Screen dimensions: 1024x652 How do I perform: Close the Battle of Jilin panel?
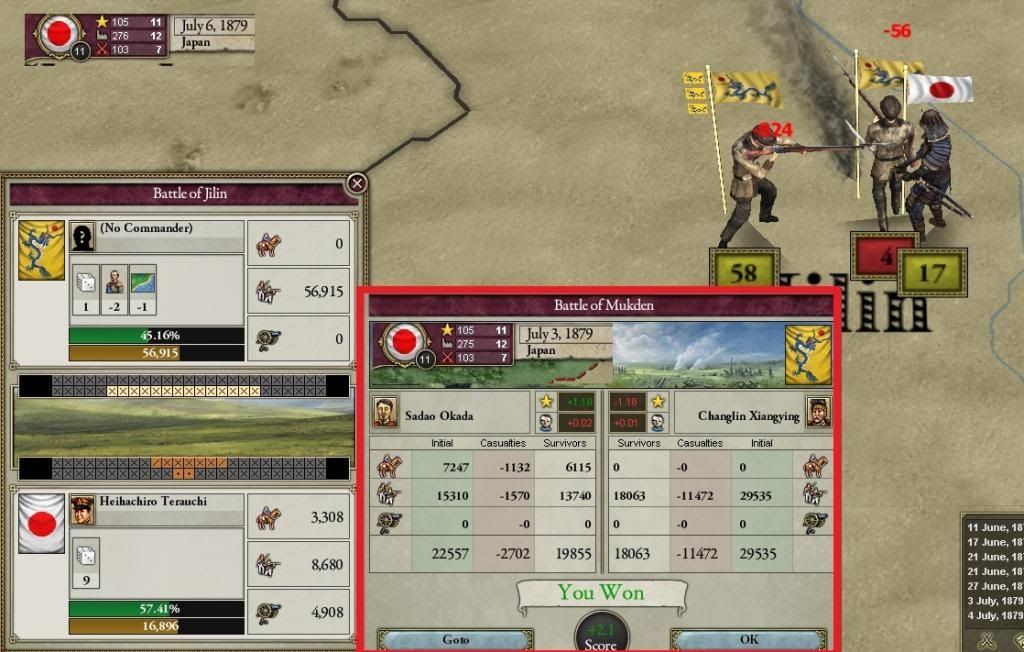(x=356, y=184)
